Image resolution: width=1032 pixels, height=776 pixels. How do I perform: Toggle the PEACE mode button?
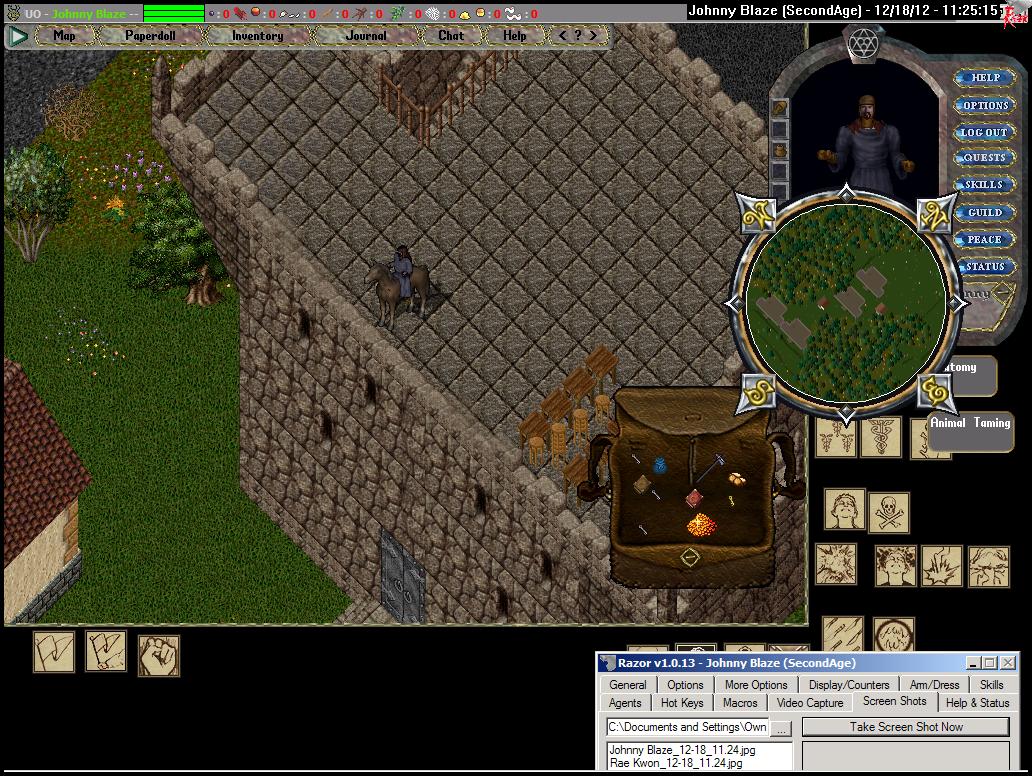pyautogui.click(x=985, y=239)
